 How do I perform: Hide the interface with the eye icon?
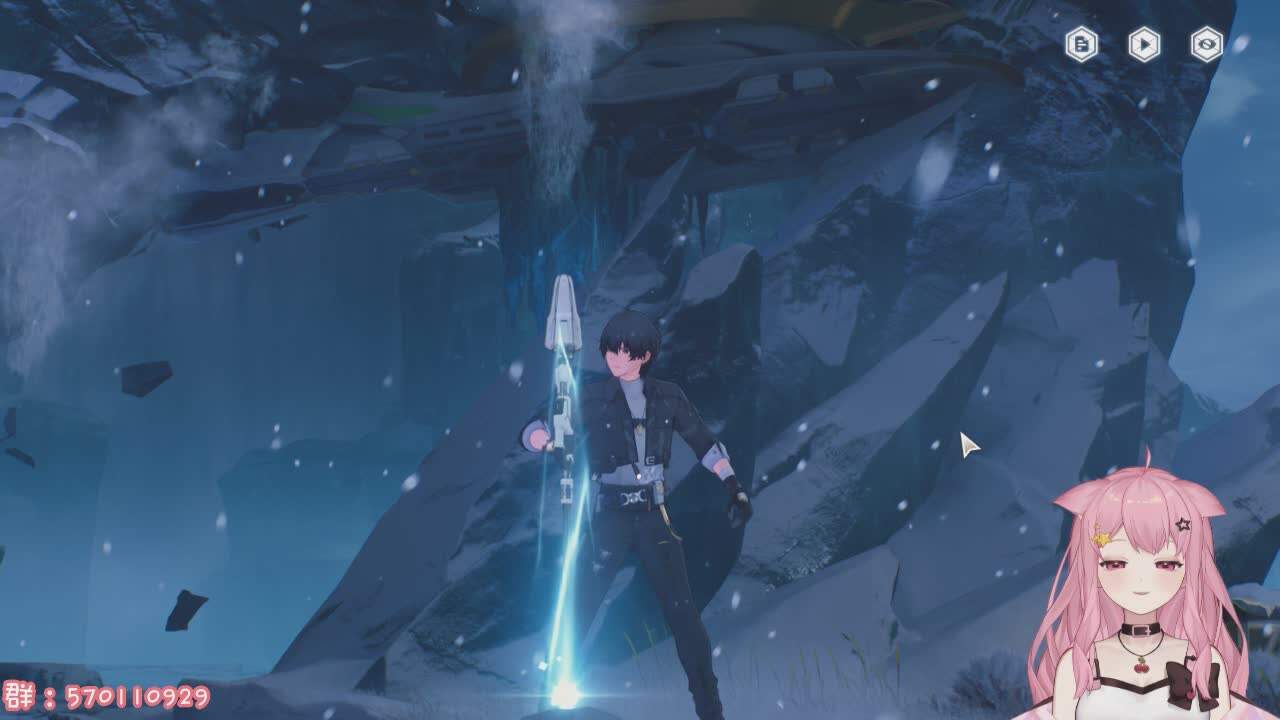pyautogui.click(x=1207, y=44)
